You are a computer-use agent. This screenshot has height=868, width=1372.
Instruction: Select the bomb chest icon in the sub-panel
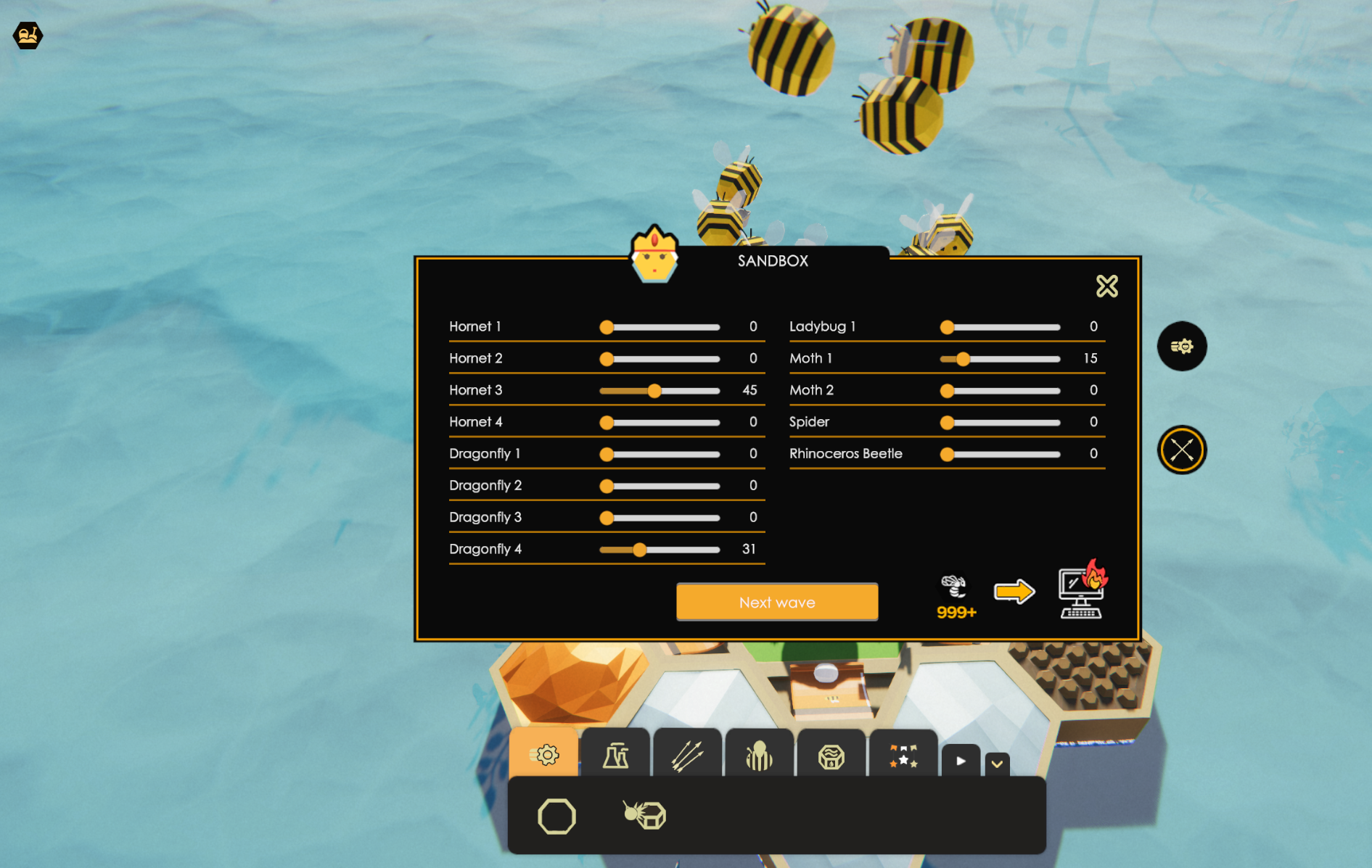[x=643, y=816]
